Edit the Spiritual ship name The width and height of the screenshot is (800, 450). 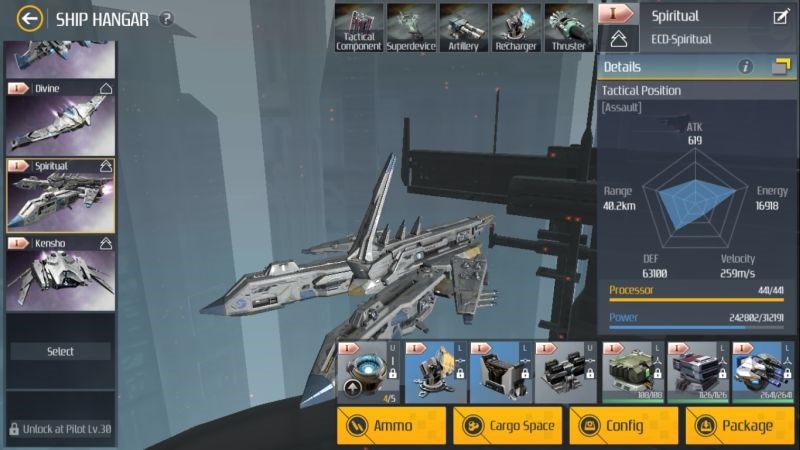tap(781, 16)
